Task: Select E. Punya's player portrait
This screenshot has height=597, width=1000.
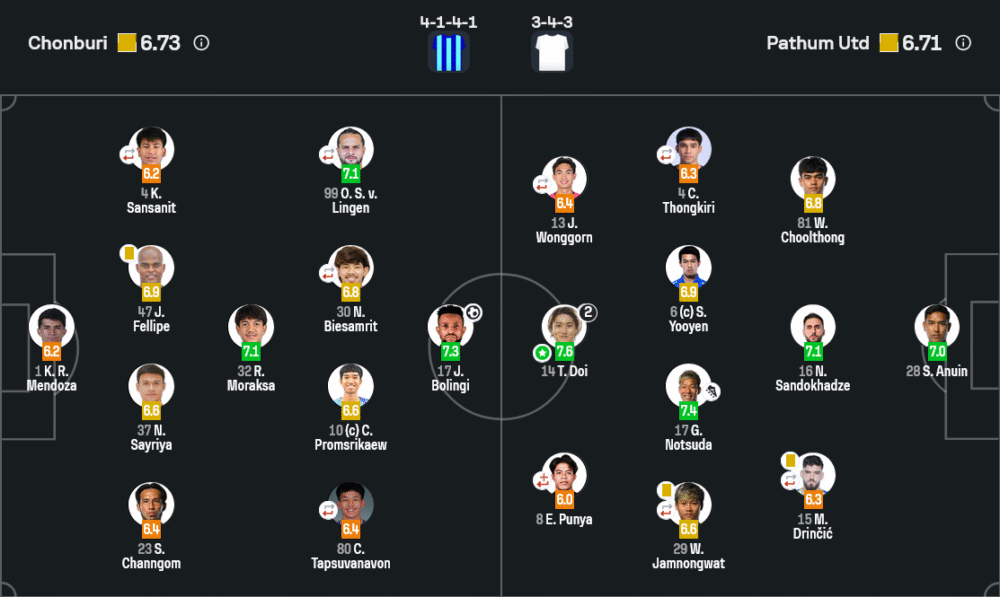Action: coord(564,475)
